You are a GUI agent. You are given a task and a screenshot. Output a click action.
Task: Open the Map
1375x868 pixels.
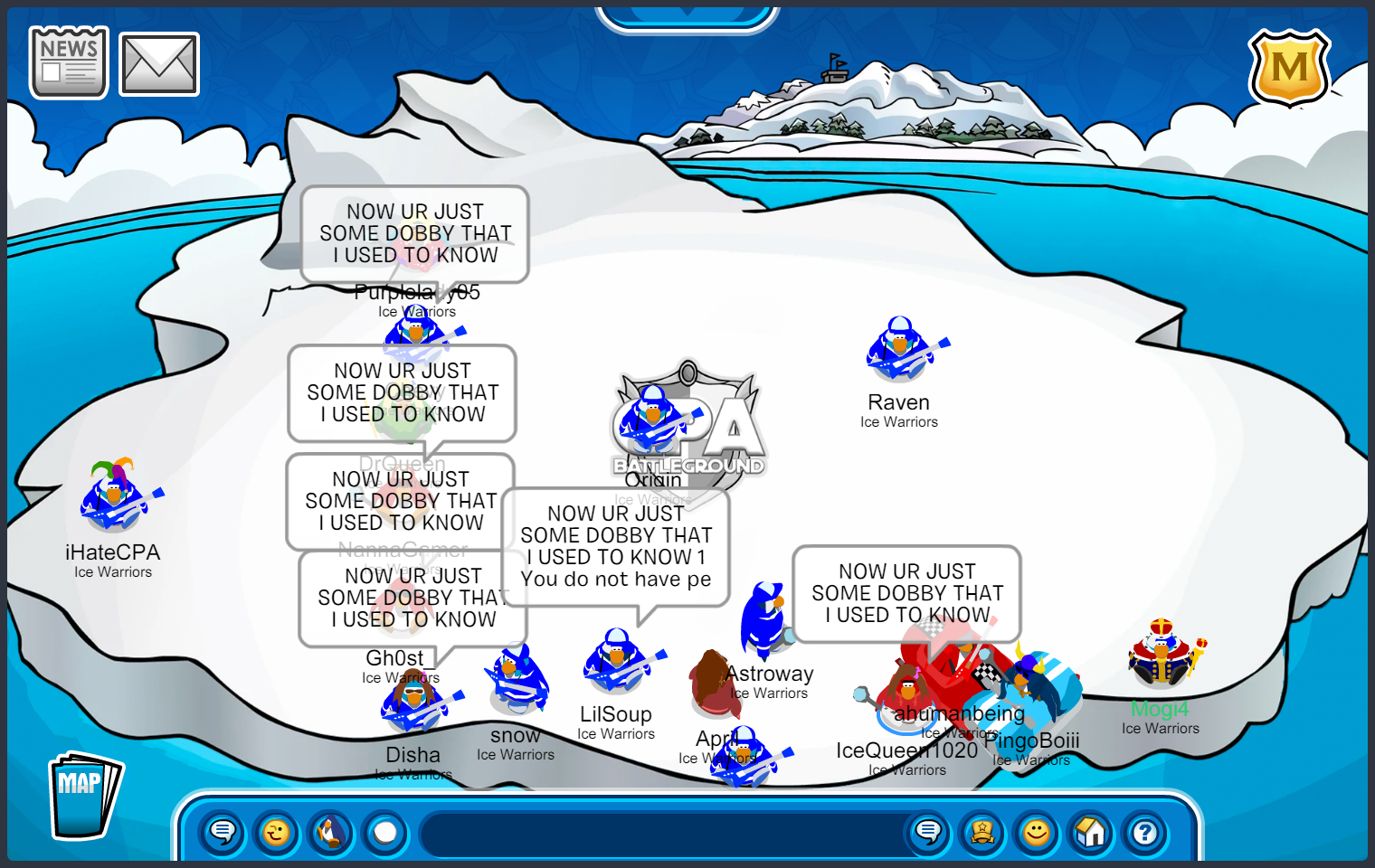click(83, 796)
